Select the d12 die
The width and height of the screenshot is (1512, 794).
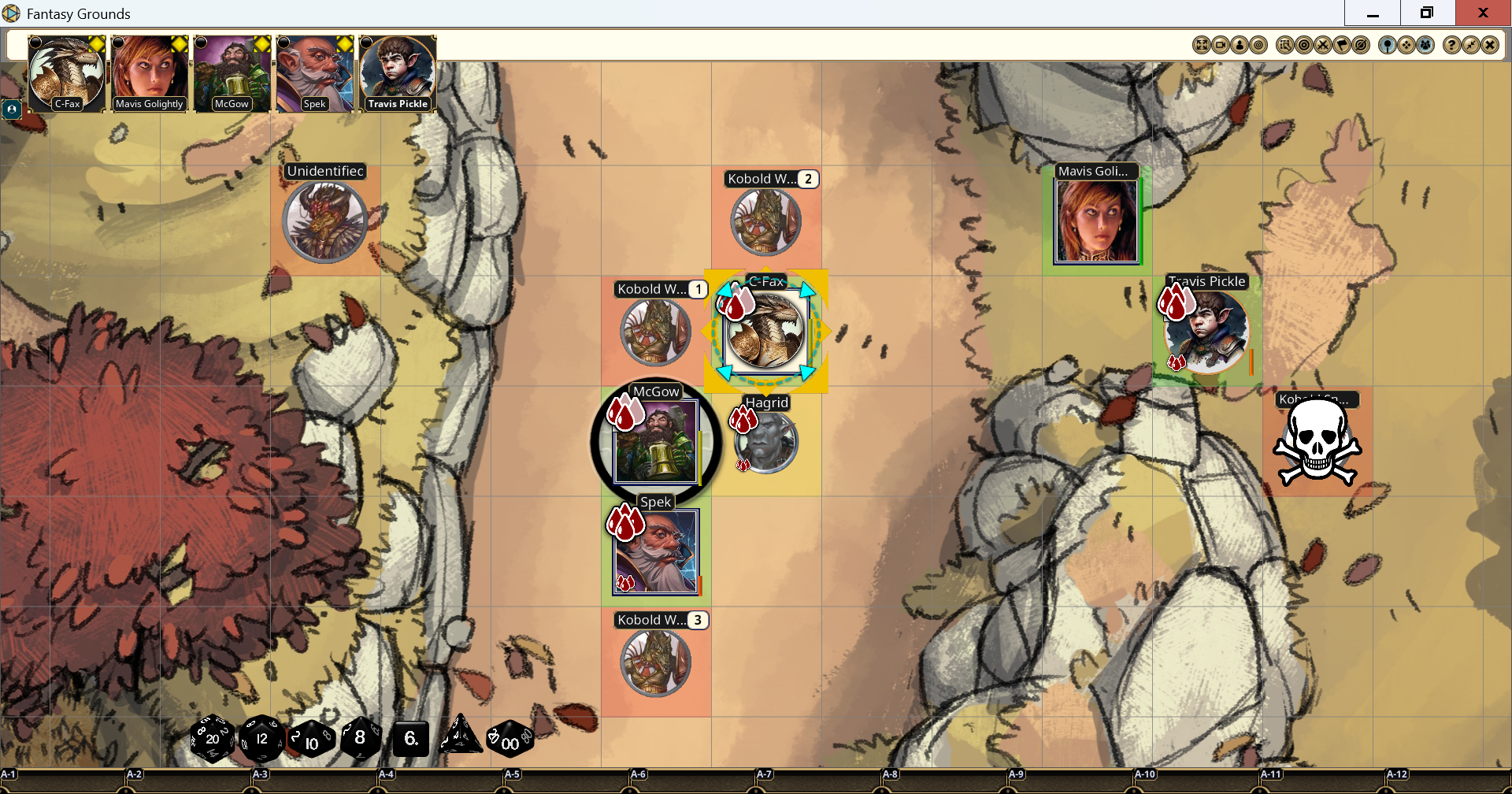click(x=261, y=739)
